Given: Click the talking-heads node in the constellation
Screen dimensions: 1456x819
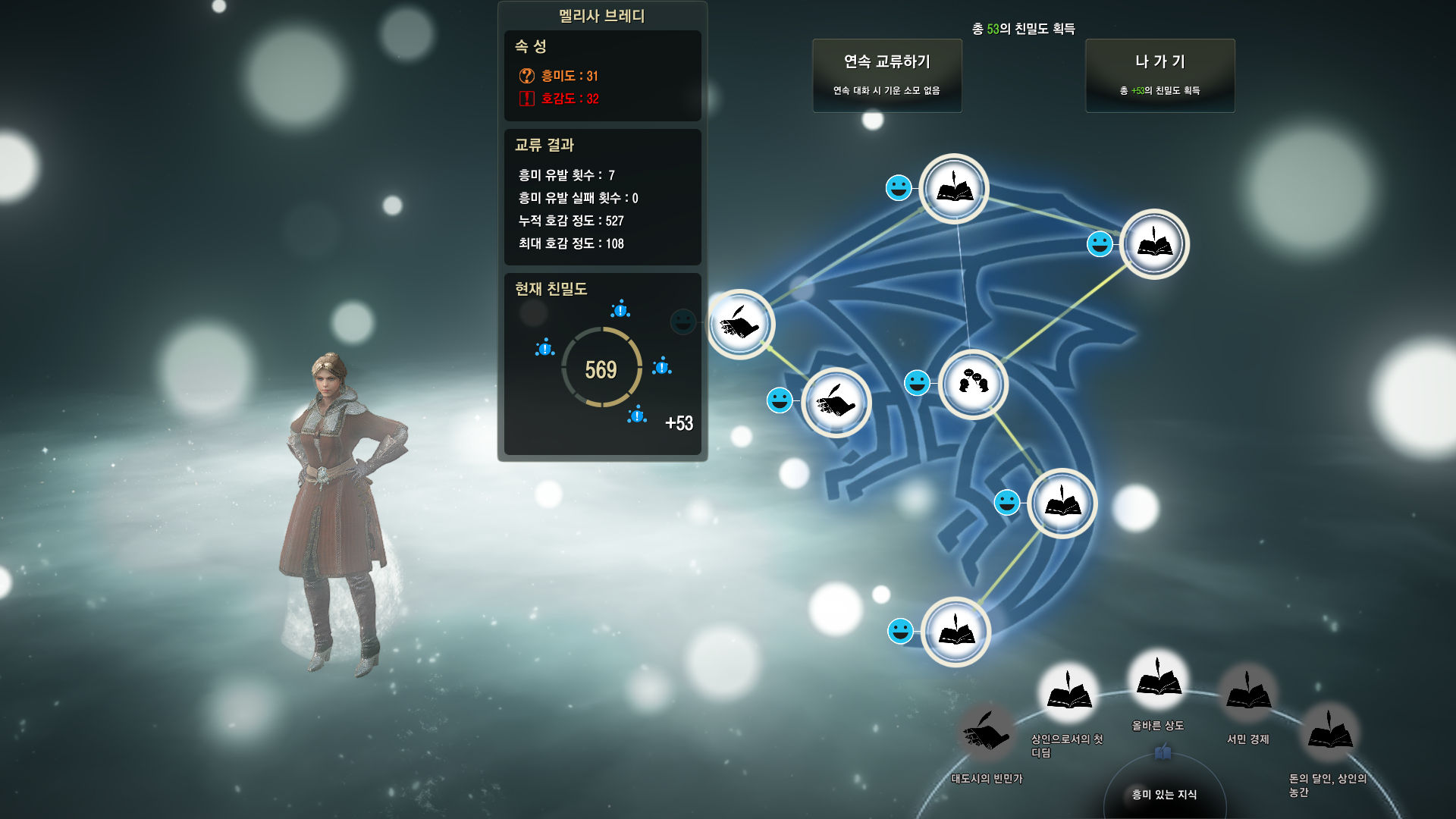Looking at the screenshot, I should coord(973,384).
